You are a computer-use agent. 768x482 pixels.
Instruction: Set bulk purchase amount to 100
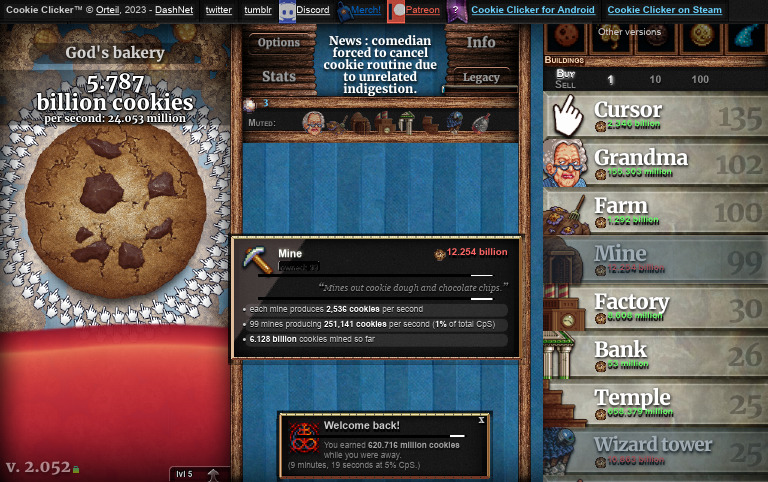(700, 80)
